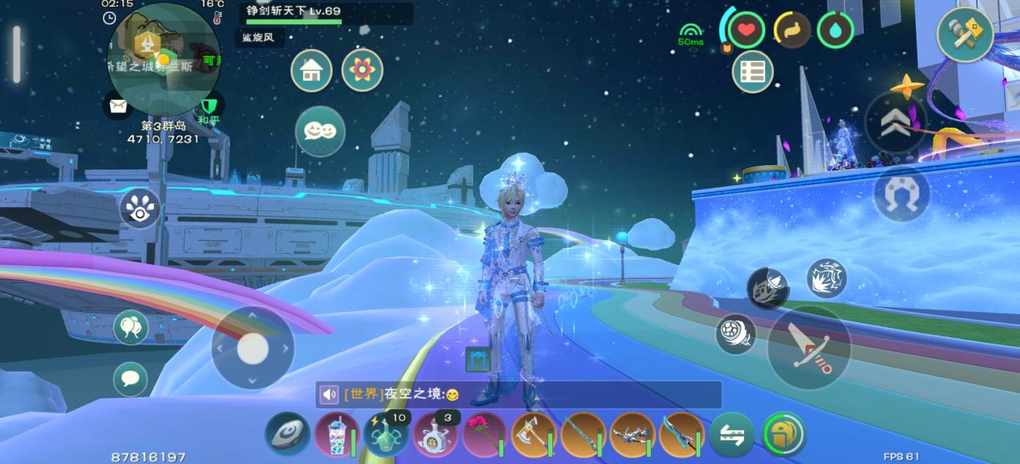Tap the house home button
The width and height of the screenshot is (1020, 464).
pos(312,71)
